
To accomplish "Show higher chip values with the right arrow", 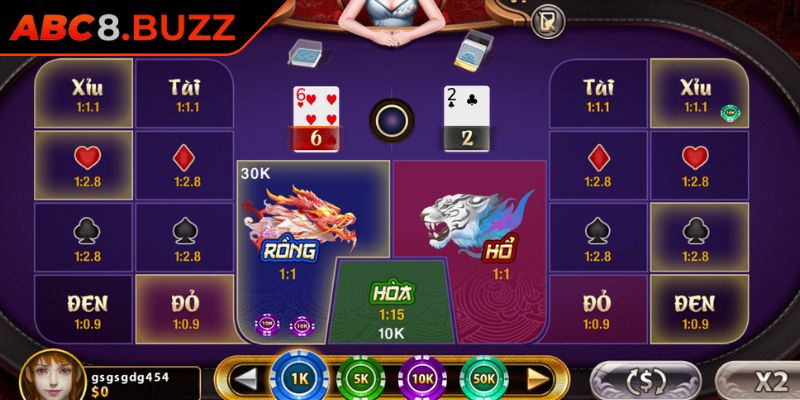I will click(538, 380).
